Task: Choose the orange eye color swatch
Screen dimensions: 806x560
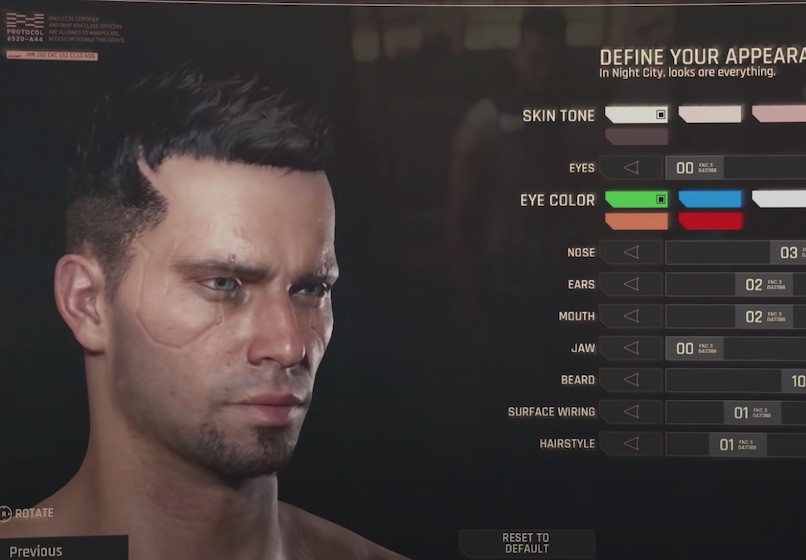Action: 636,221
